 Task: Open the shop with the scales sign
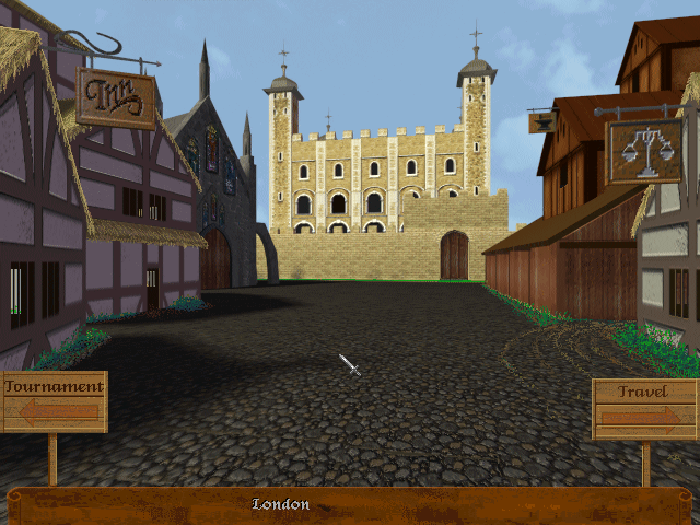click(x=645, y=150)
